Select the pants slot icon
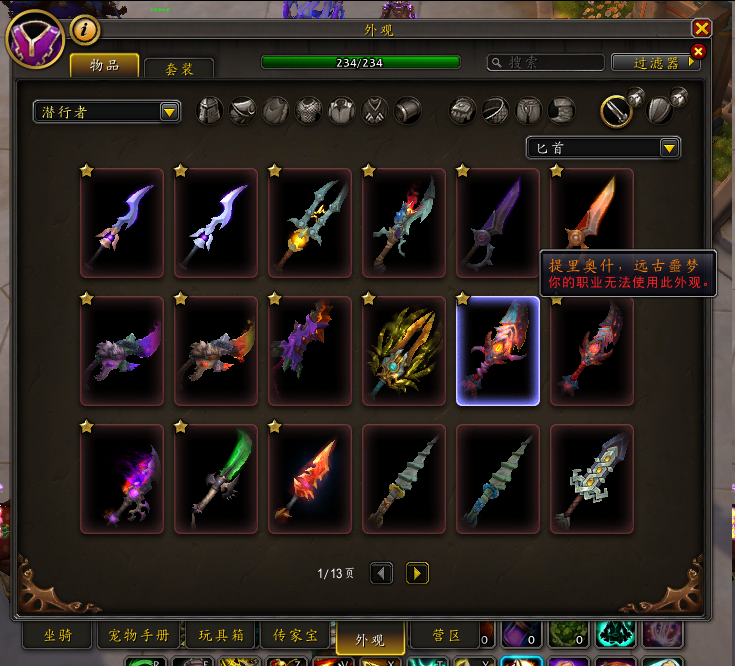 (529, 110)
